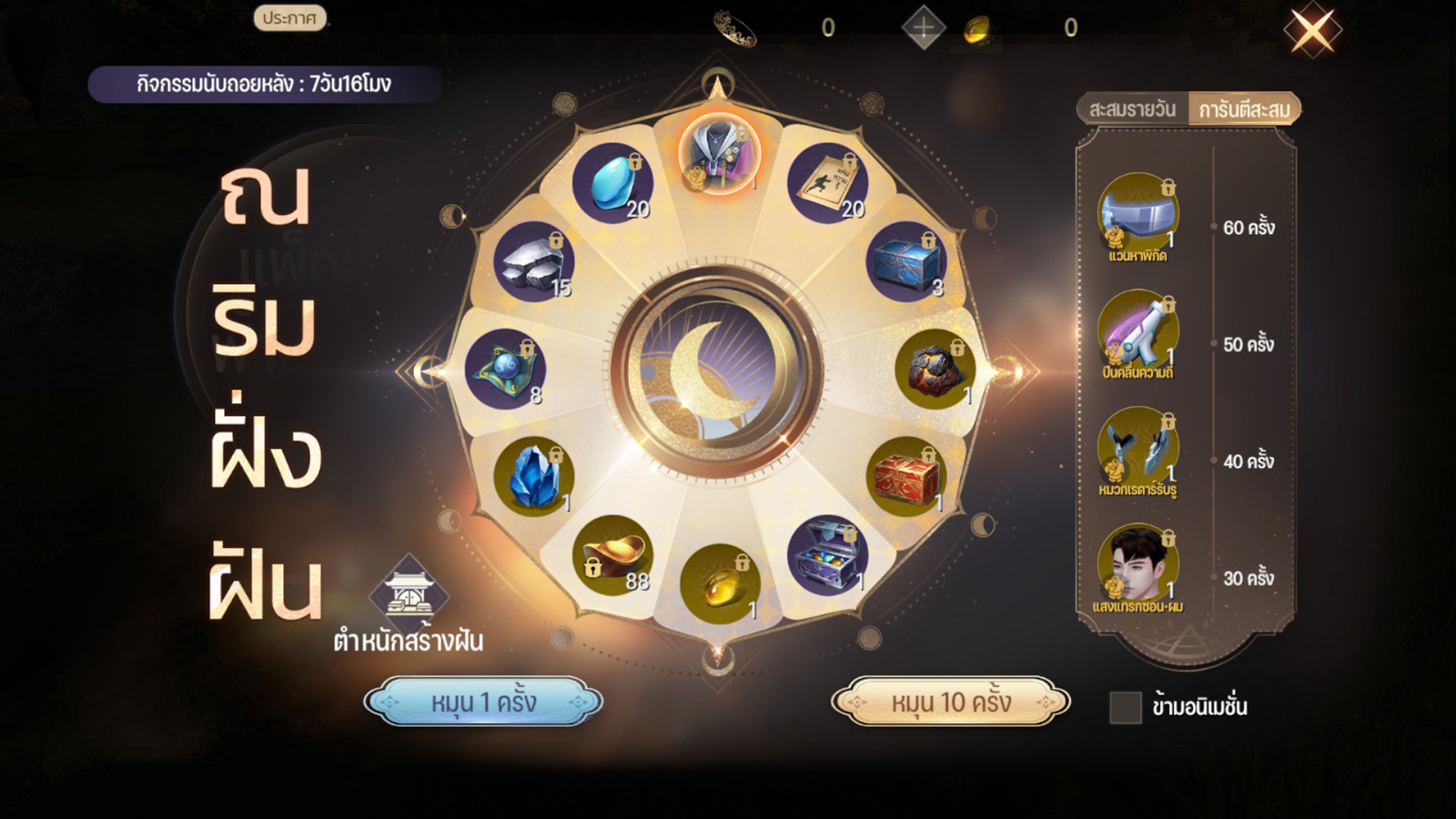Check the blue crystal cluster prize
Image resolution: width=1456 pixels, height=819 pixels.
pos(534,477)
